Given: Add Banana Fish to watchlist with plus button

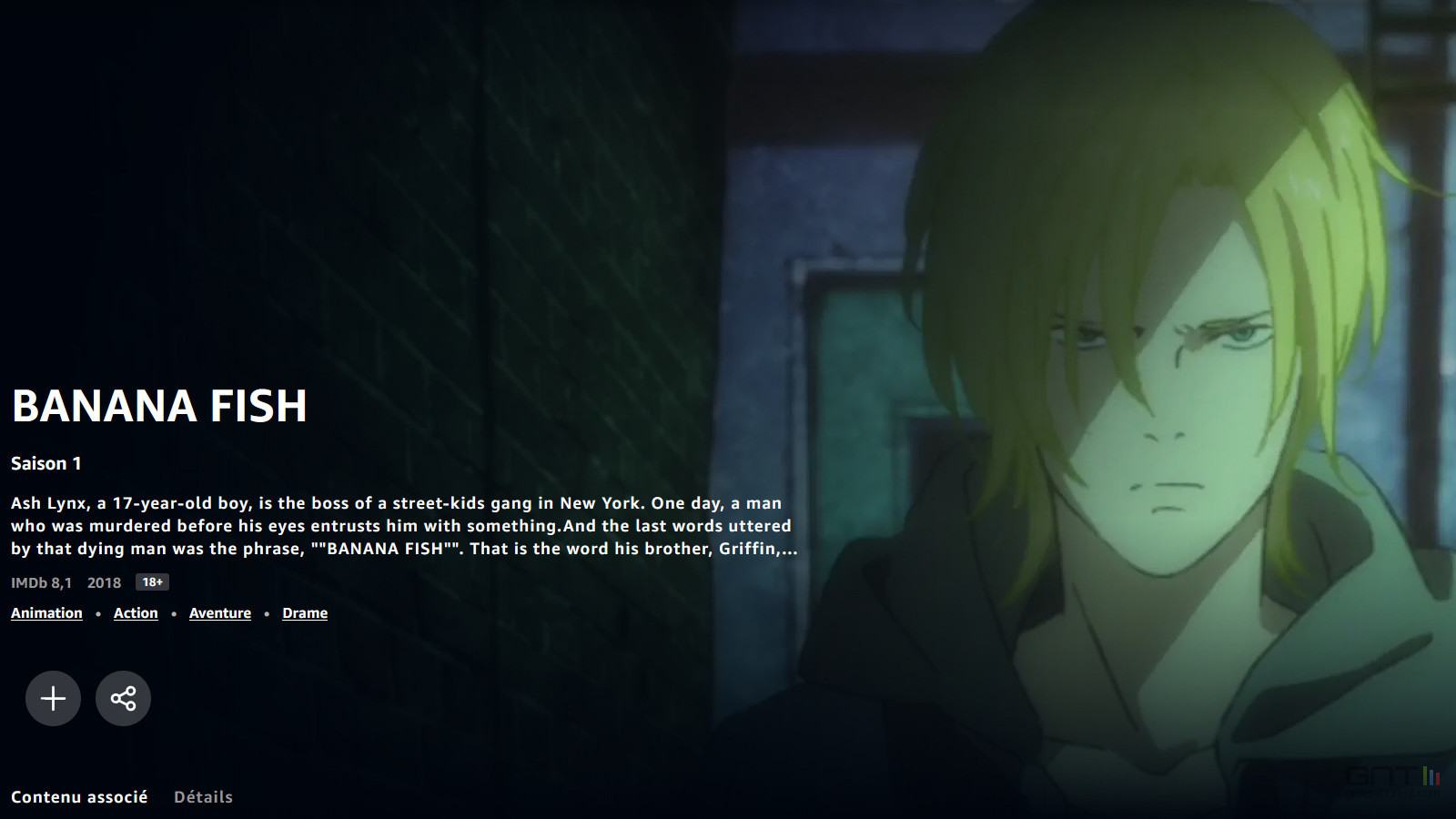Looking at the screenshot, I should click(x=53, y=698).
